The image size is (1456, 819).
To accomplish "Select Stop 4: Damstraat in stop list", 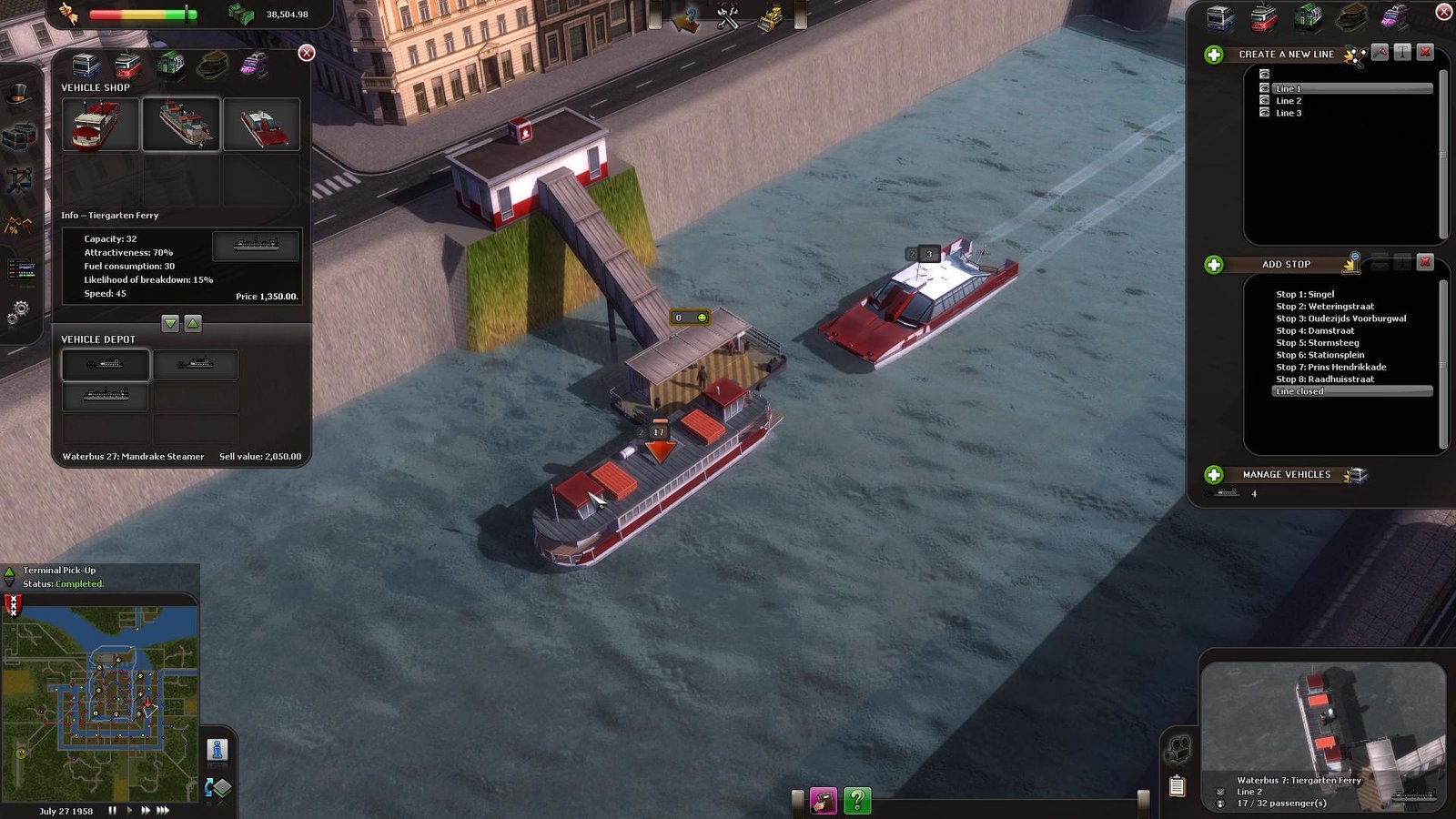I will pyautogui.click(x=1315, y=330).
